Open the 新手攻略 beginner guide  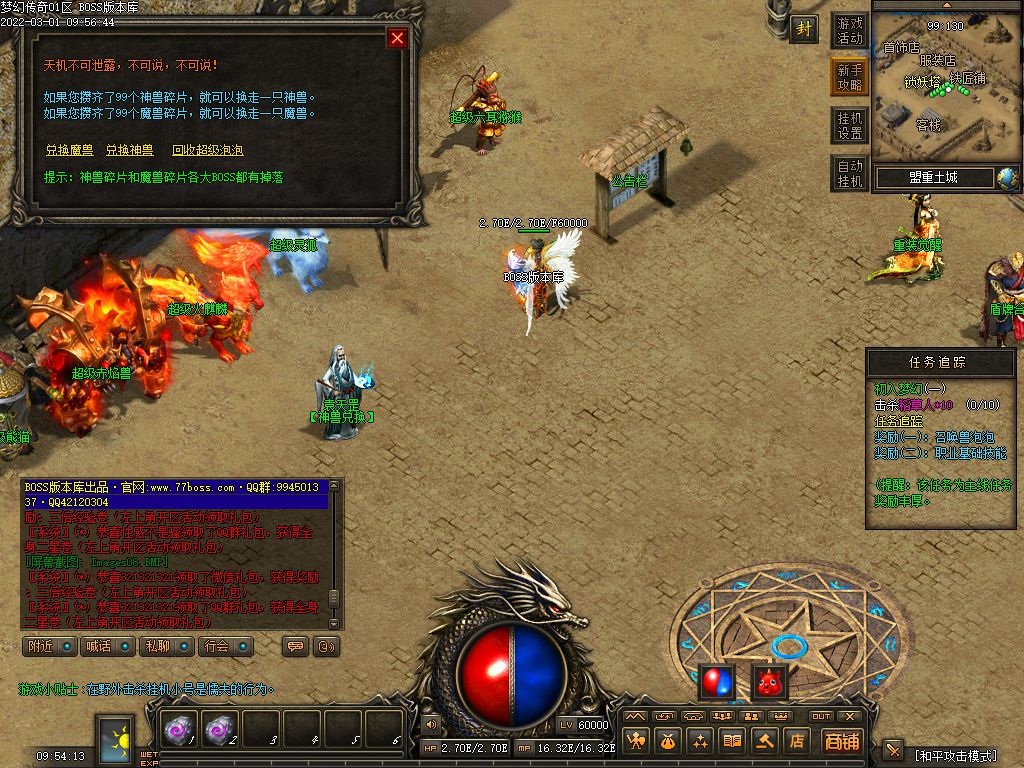pos(849,77)
